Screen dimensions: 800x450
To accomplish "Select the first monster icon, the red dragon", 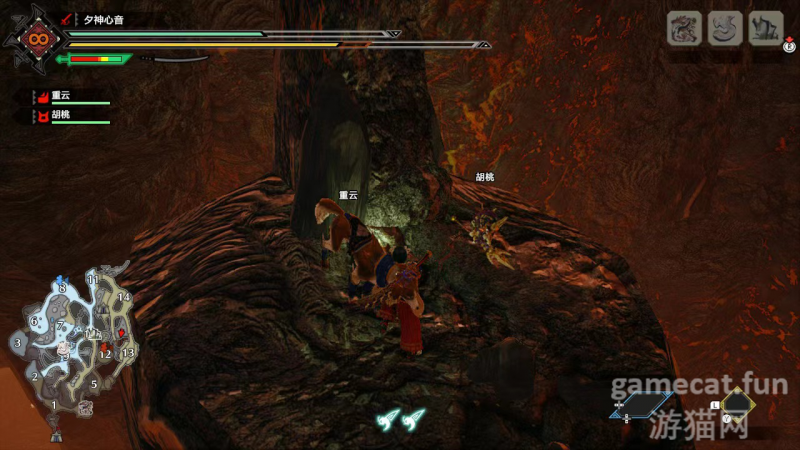I will tap(684, 28).
